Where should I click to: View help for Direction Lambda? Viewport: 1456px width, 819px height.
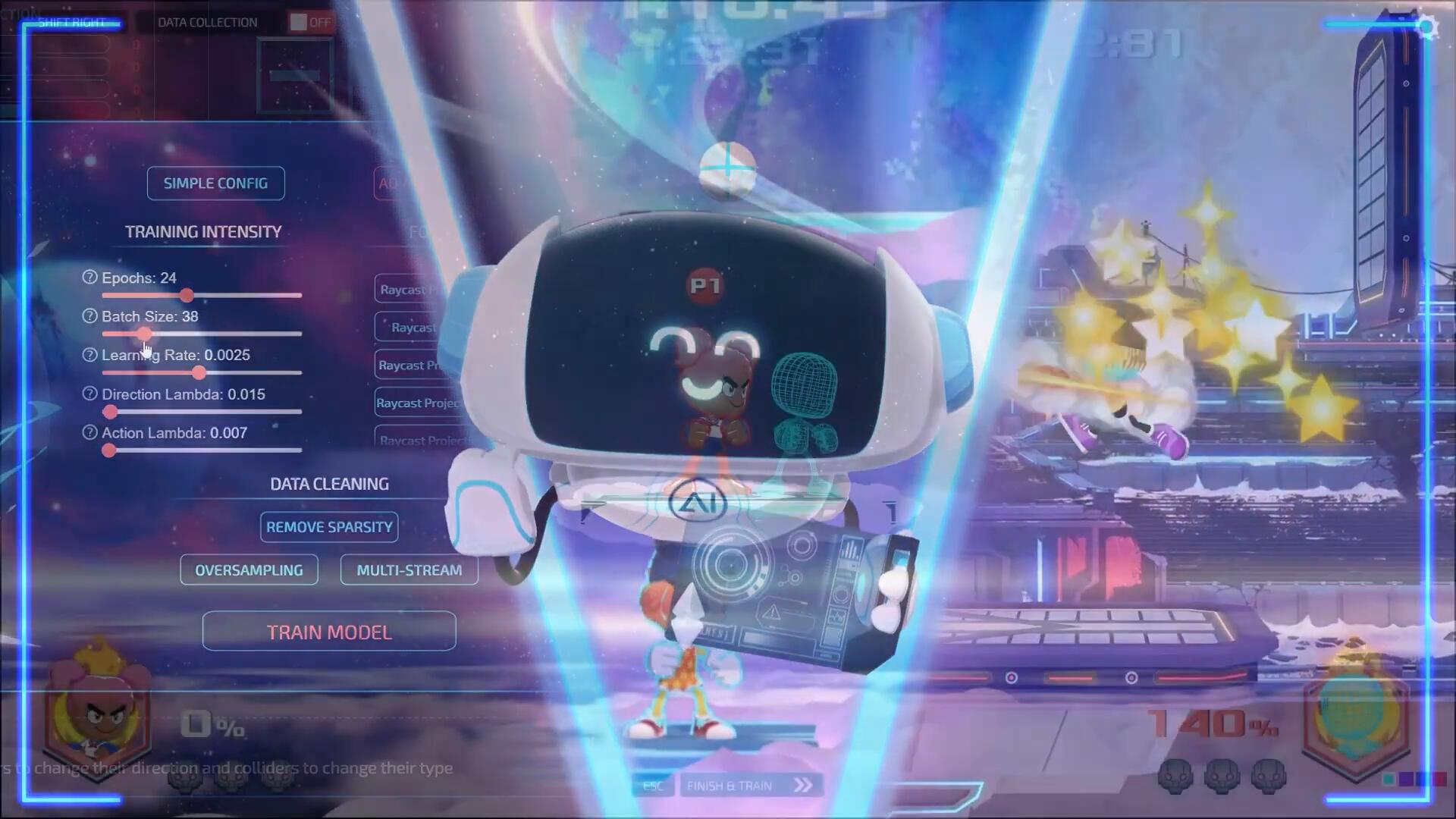(x=89, y=394)
